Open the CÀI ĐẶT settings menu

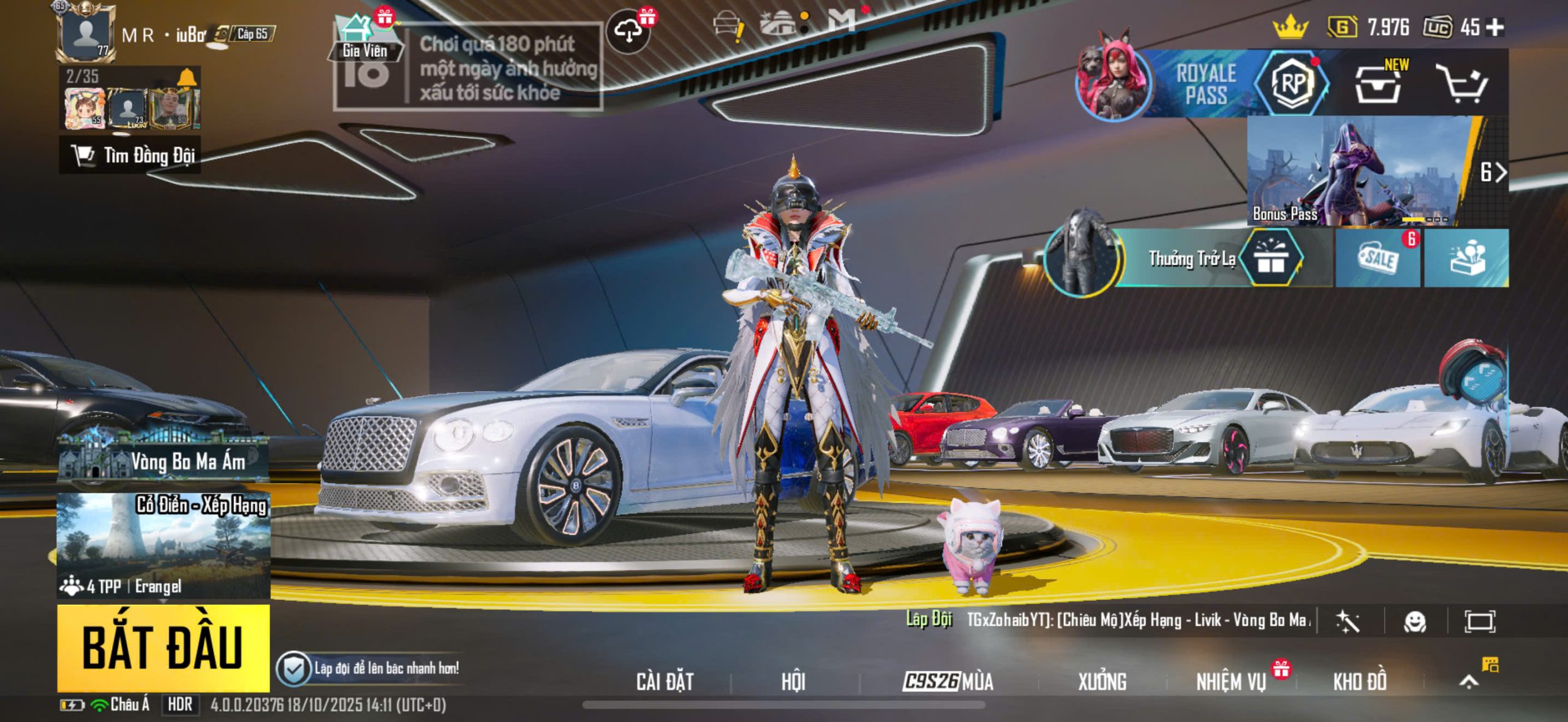[665, 682]
